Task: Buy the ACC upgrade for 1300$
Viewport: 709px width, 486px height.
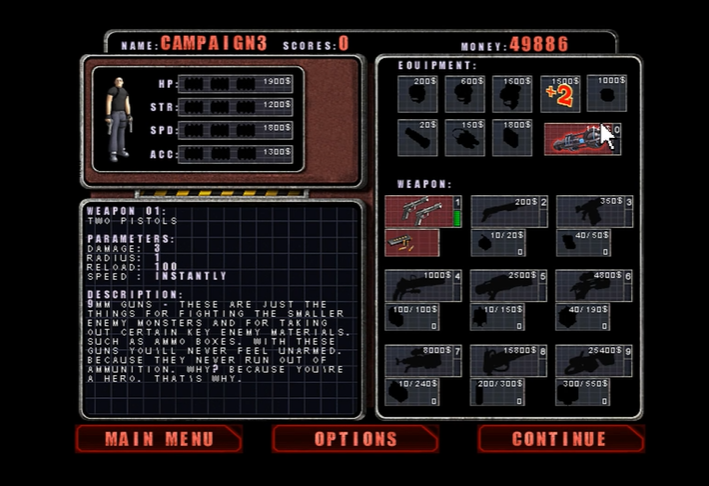Action: pyautogui.click(x=236, y=153)
